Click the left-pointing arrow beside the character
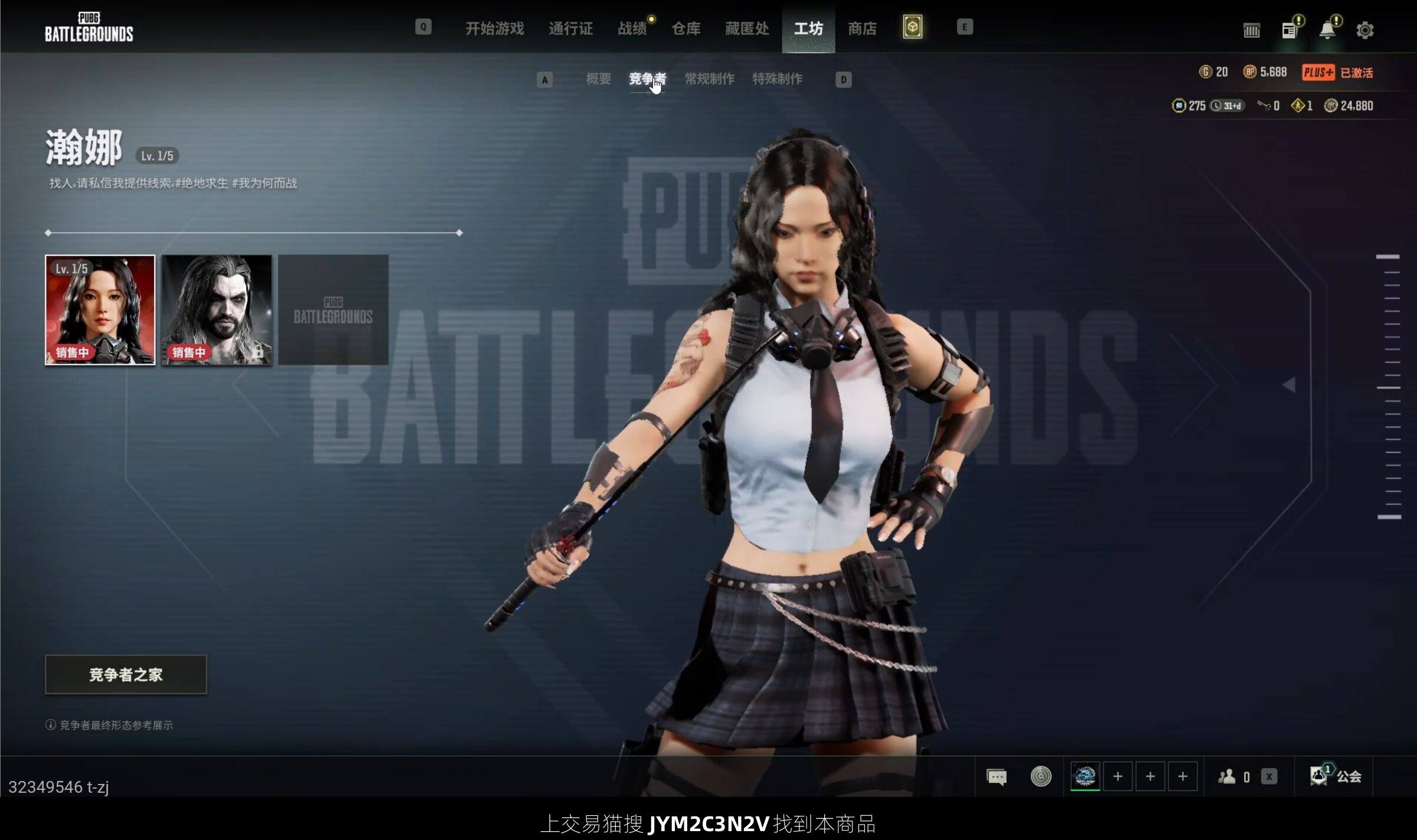Viewport: 1417px width, 840px height. click(x=1289, y=385)
